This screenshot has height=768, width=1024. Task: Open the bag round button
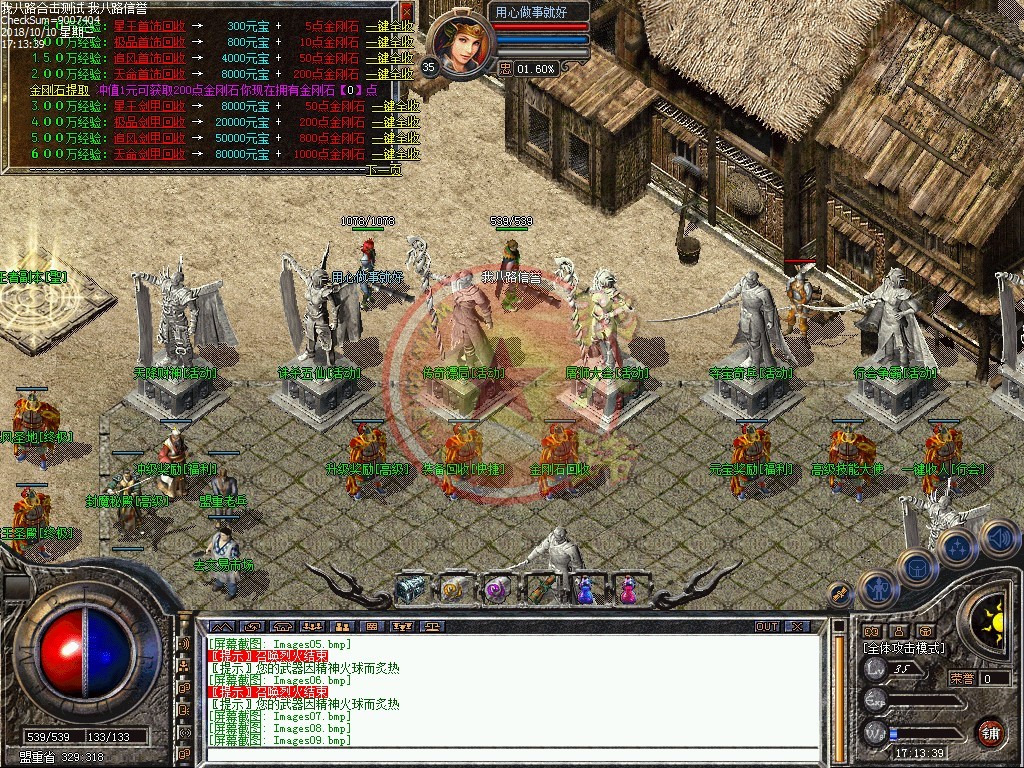[x=917, y=567]
